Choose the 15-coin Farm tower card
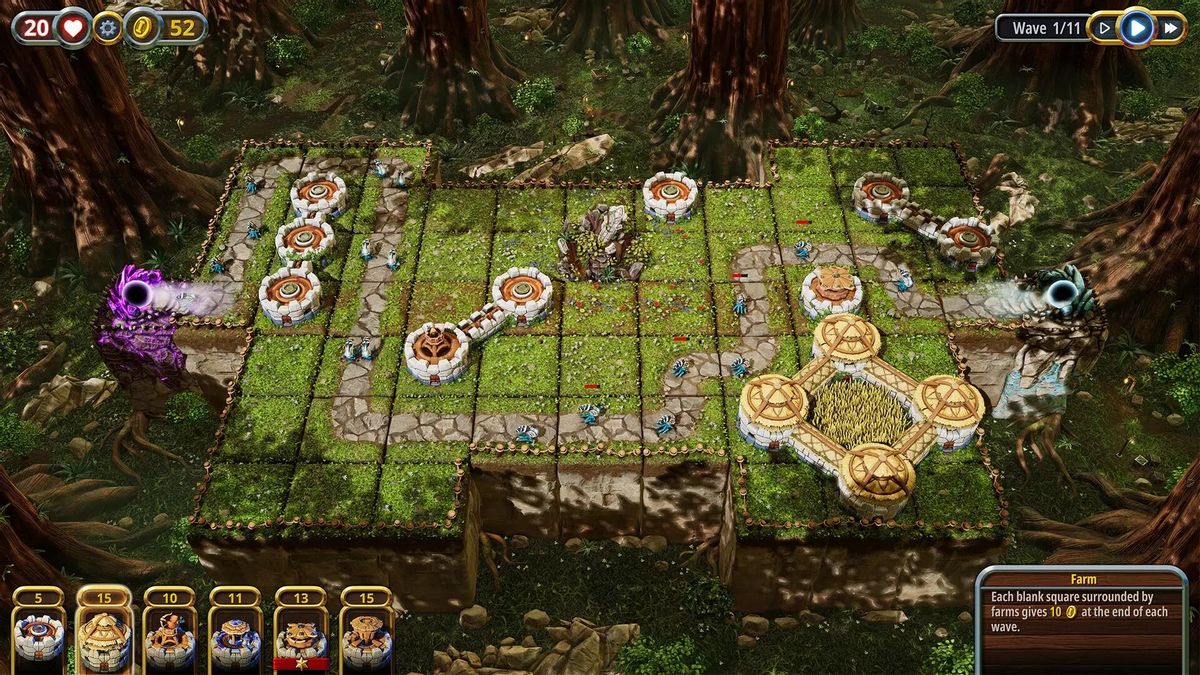This screenshot has height=675, width=1200. coord(104,634)
